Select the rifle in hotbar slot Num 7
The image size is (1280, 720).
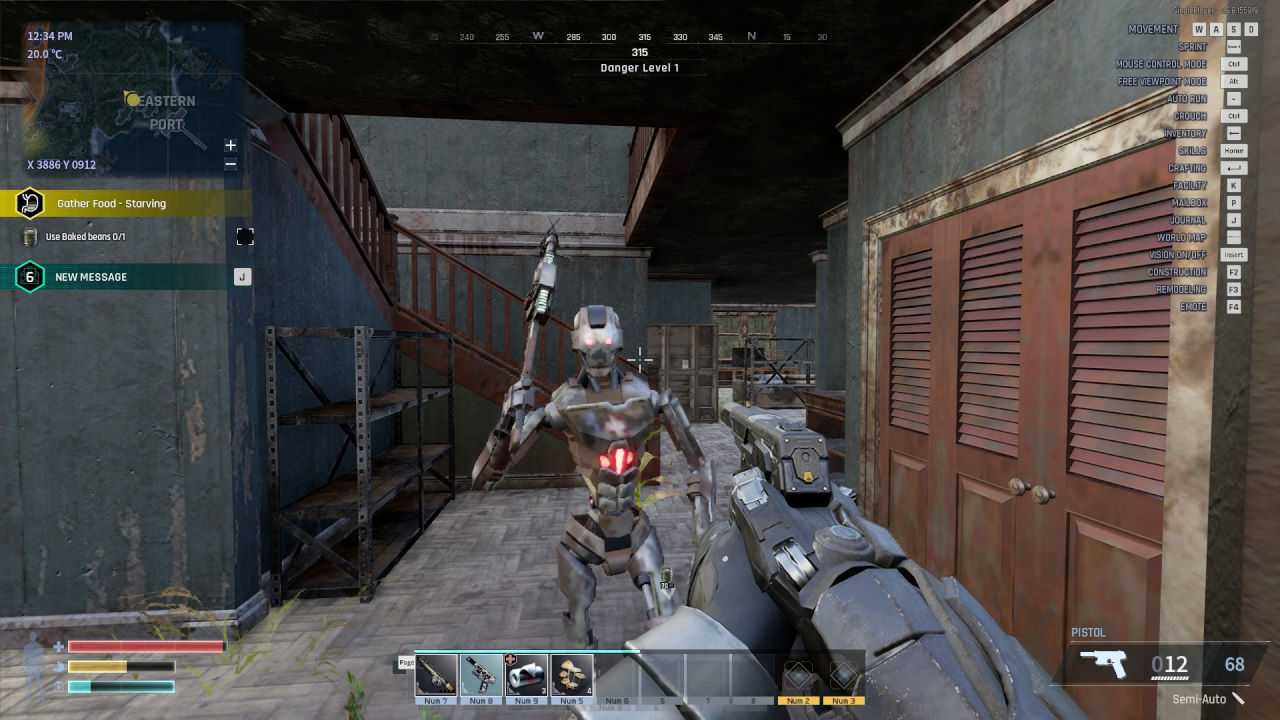[x=436, y=675]
